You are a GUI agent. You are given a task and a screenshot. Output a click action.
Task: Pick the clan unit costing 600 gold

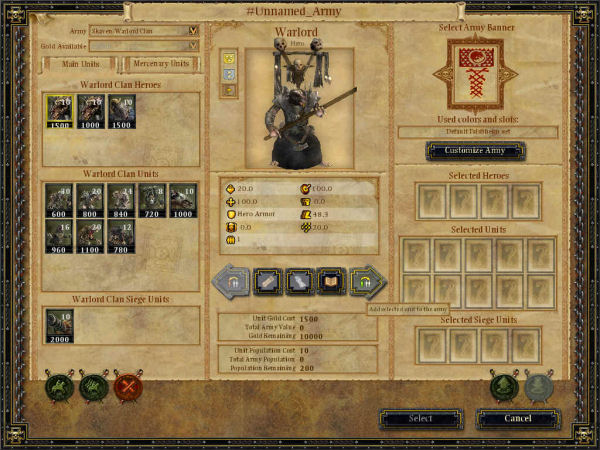59,200
